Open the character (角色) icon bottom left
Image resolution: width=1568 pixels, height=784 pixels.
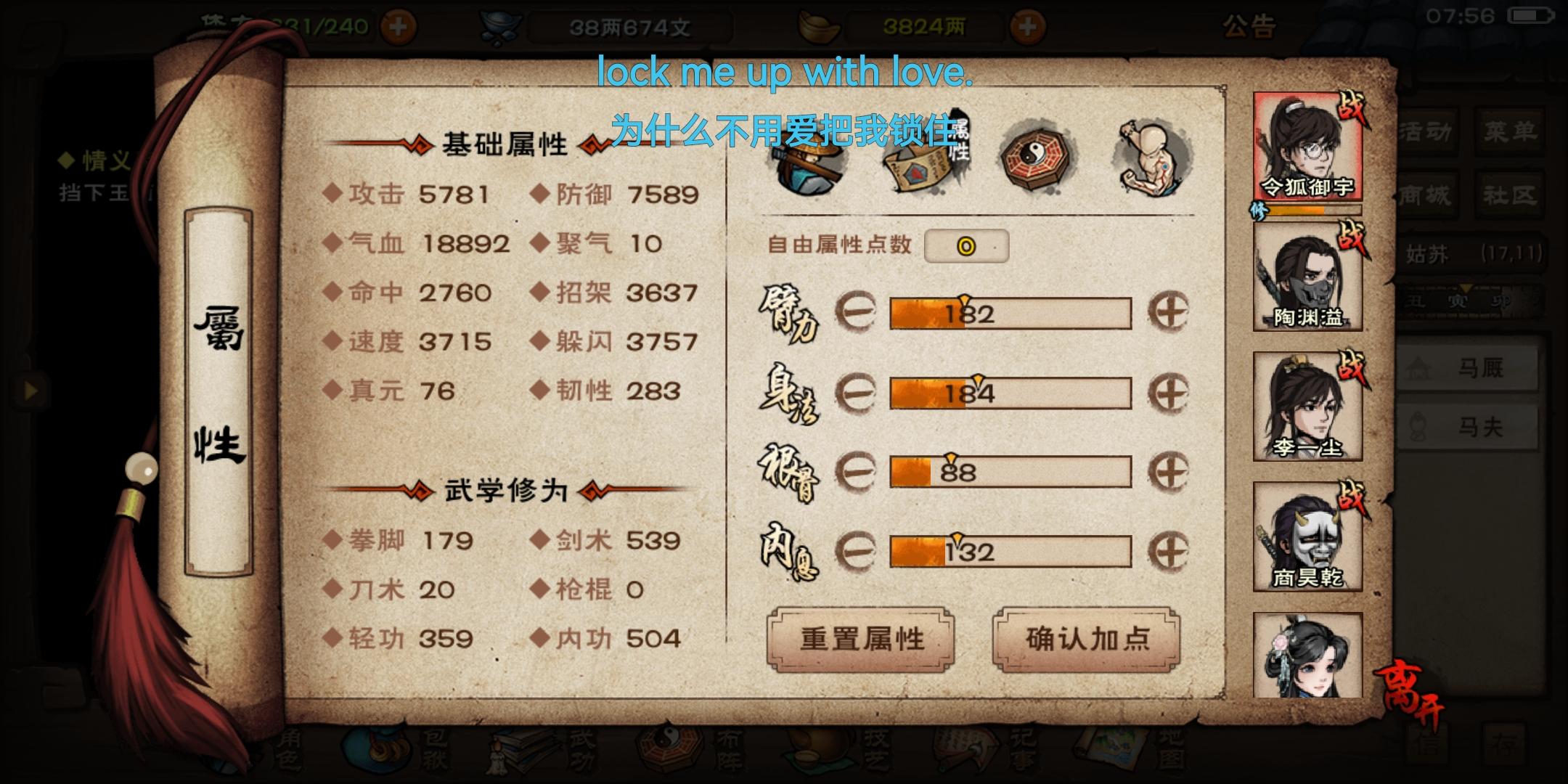point(290,751)
